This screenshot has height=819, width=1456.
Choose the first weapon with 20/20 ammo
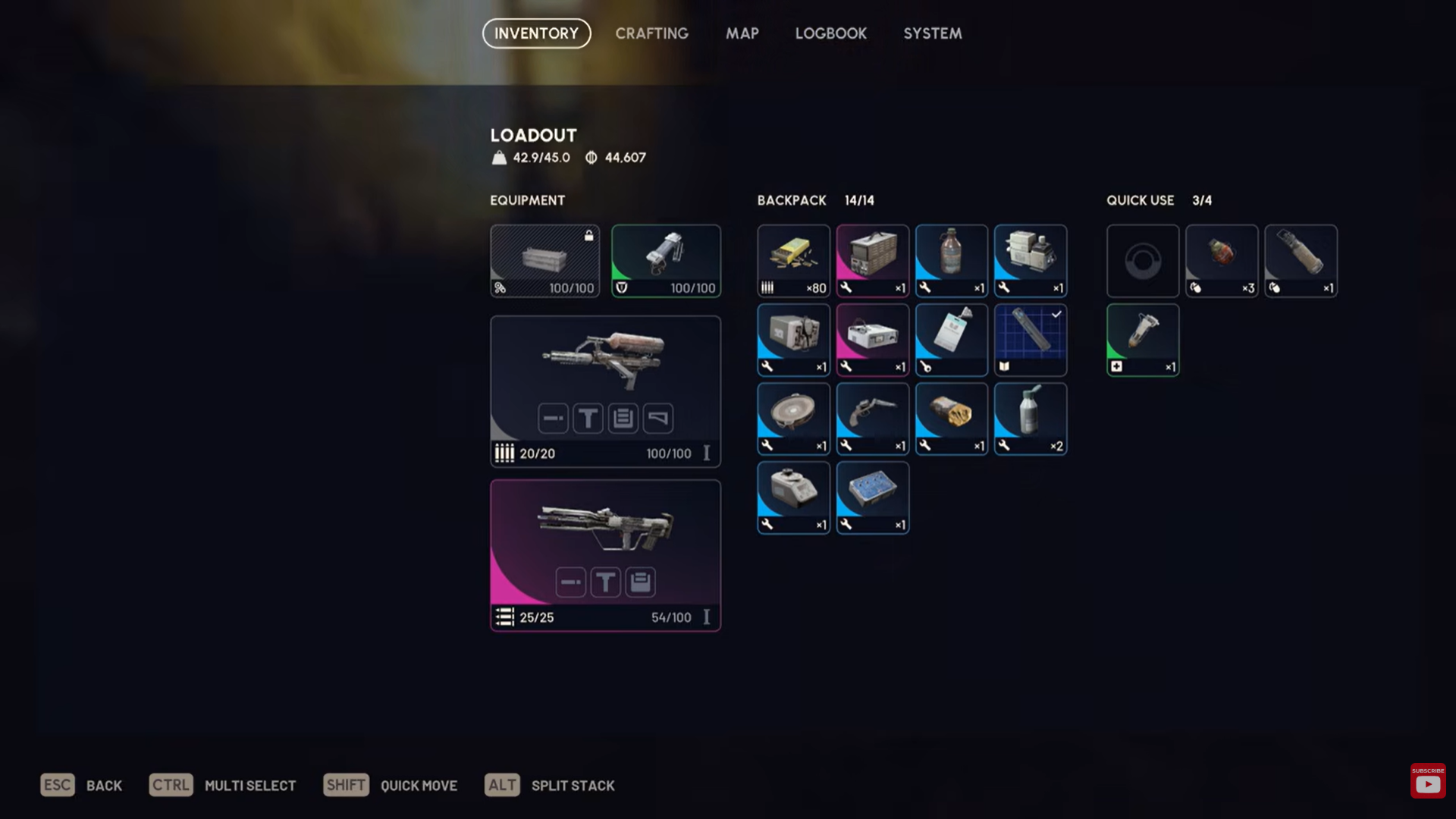tap(605, 391)
